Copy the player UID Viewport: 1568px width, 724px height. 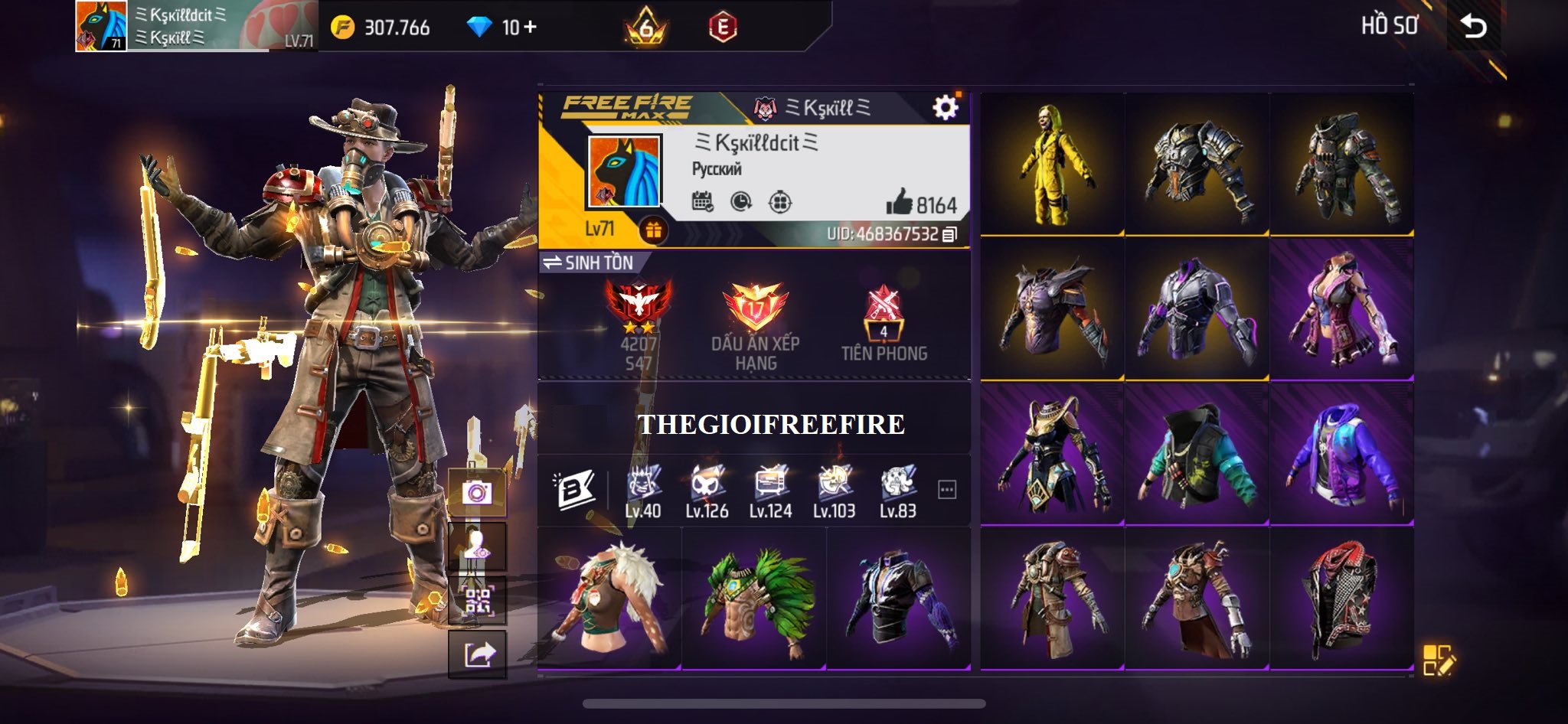(x=950, y=234)
